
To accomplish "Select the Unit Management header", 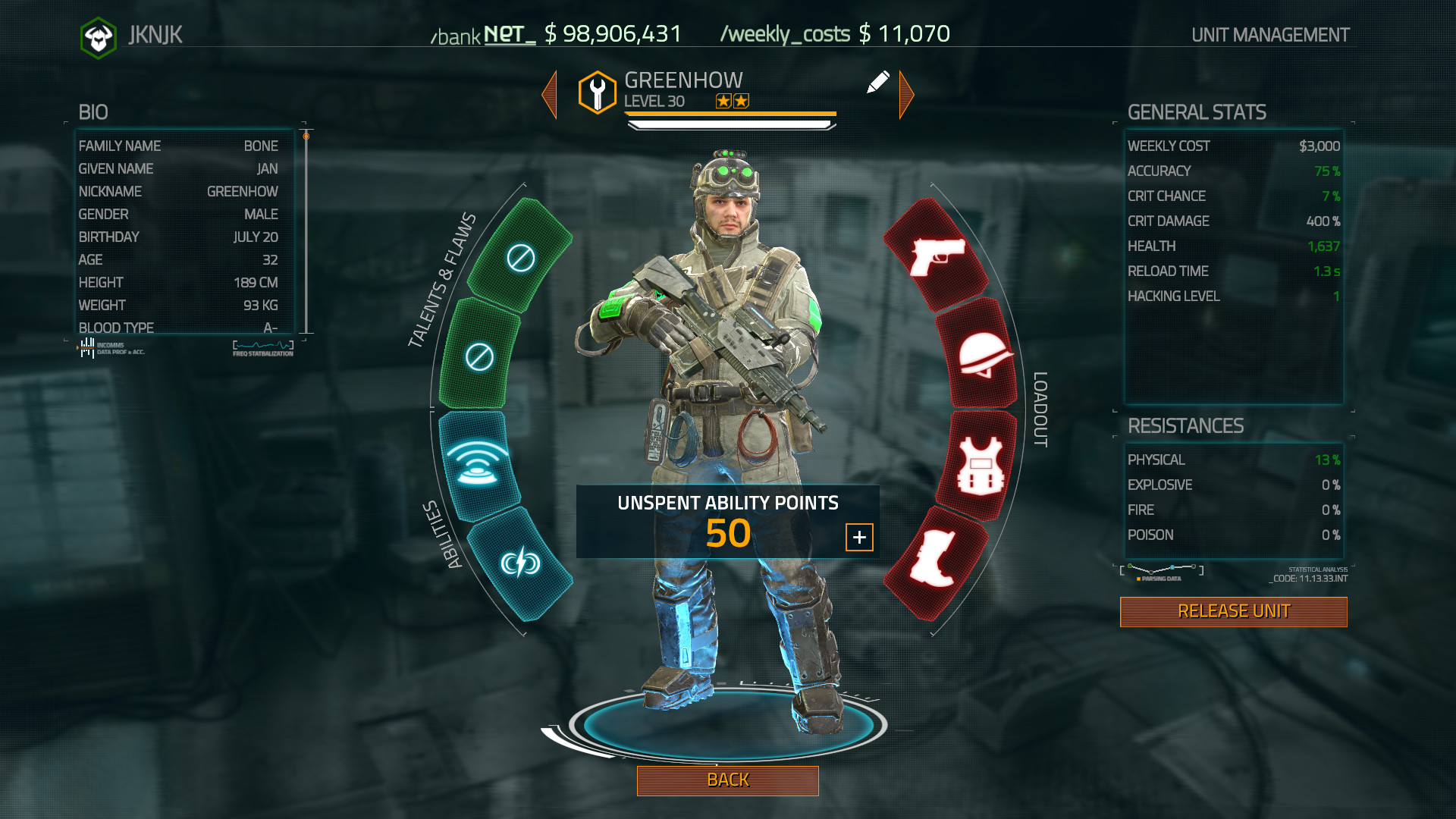I will (x=1269, y=34).
